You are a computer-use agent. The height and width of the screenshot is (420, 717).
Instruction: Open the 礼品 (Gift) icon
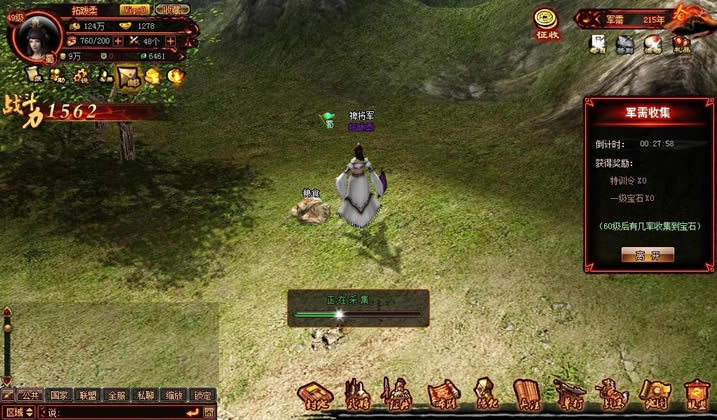coord(681,44)
